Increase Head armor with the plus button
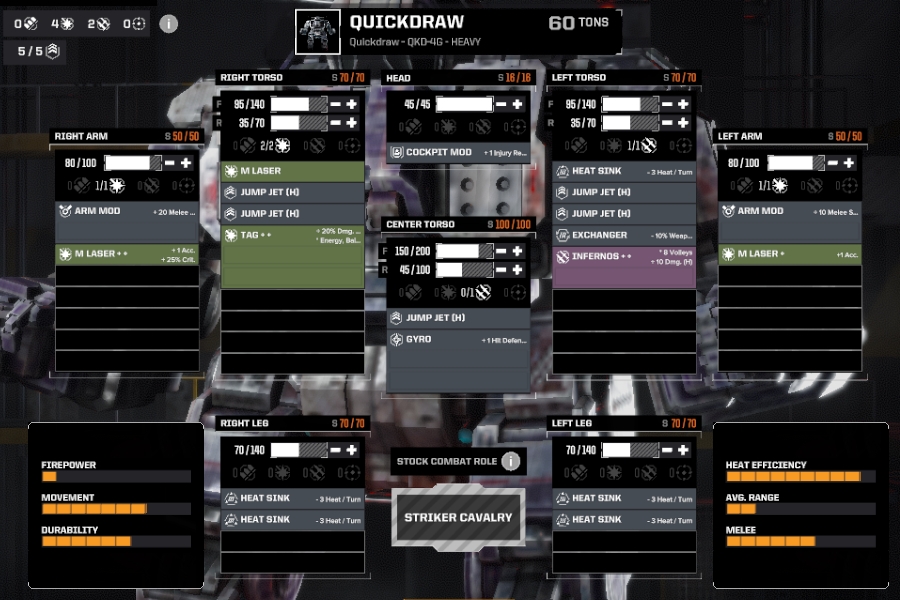 tap(518, 104)
